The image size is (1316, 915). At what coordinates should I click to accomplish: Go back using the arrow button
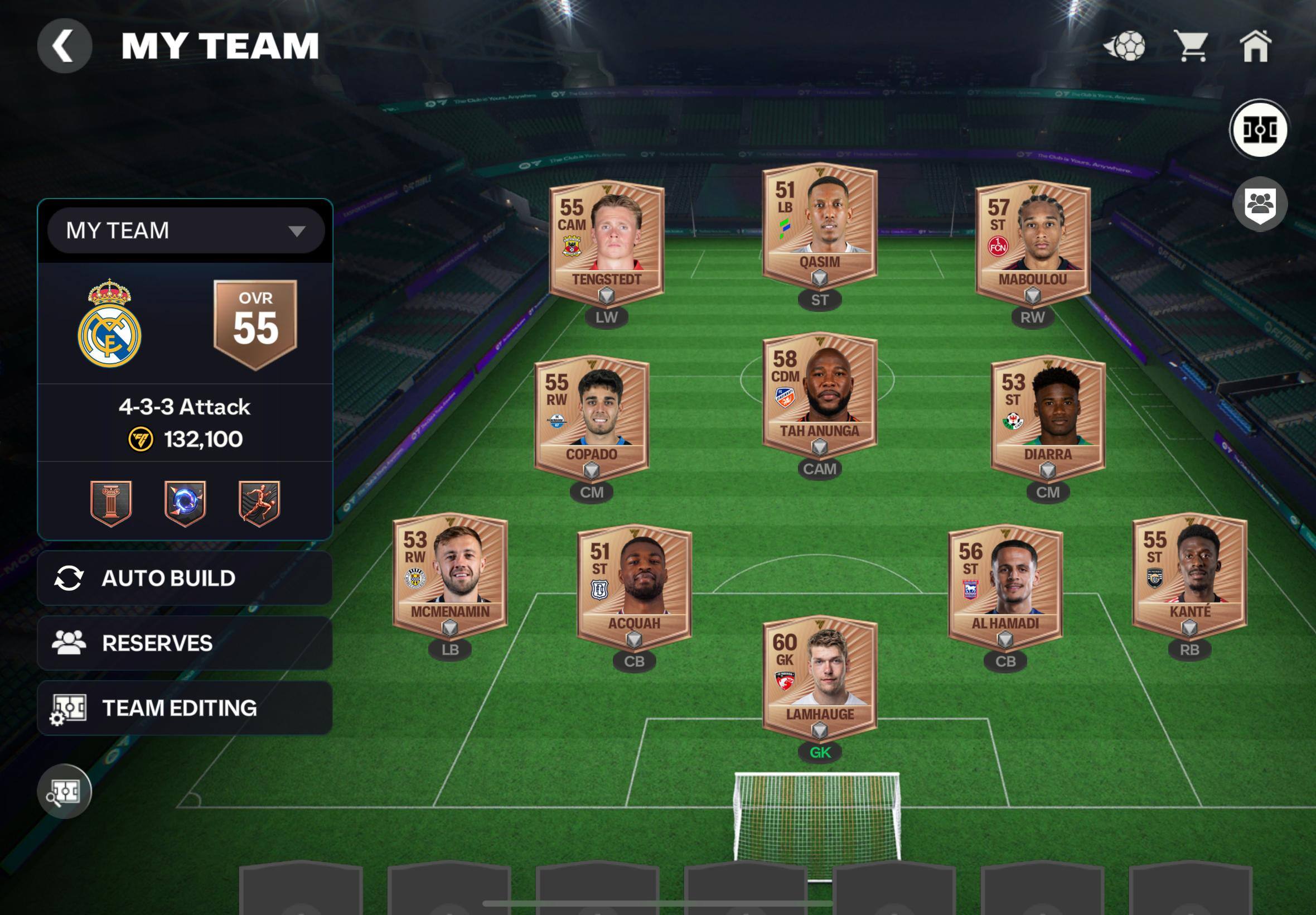[64, 46]
